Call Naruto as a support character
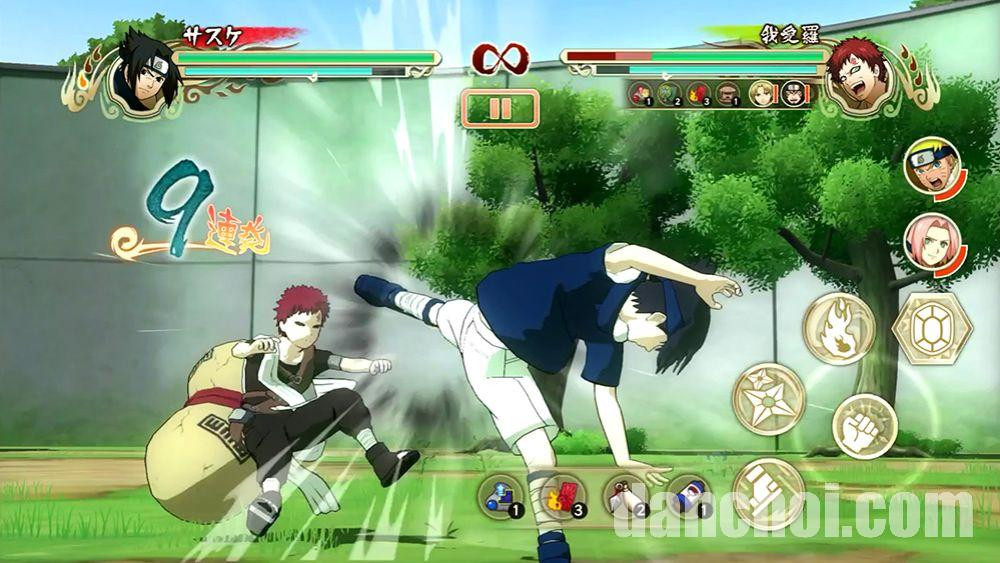 tap(932, 165)
